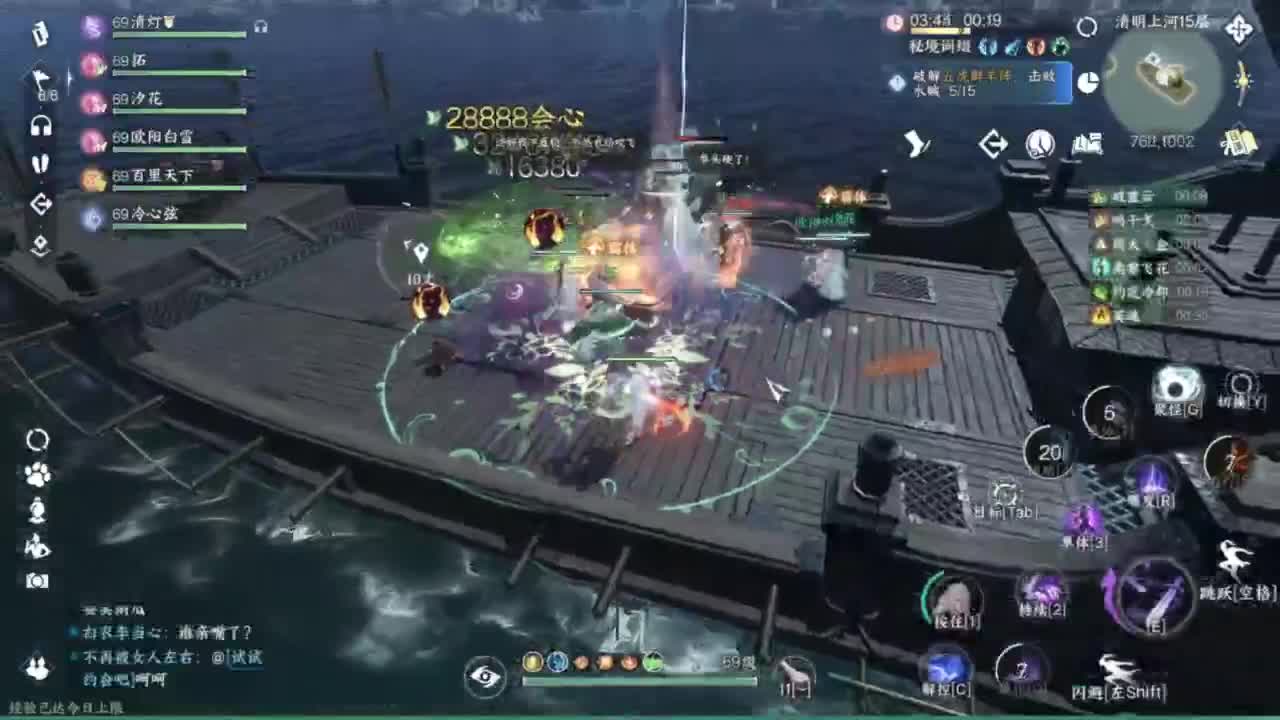
Task: Select party member 百里天下
Action: (x=165, y=177)
